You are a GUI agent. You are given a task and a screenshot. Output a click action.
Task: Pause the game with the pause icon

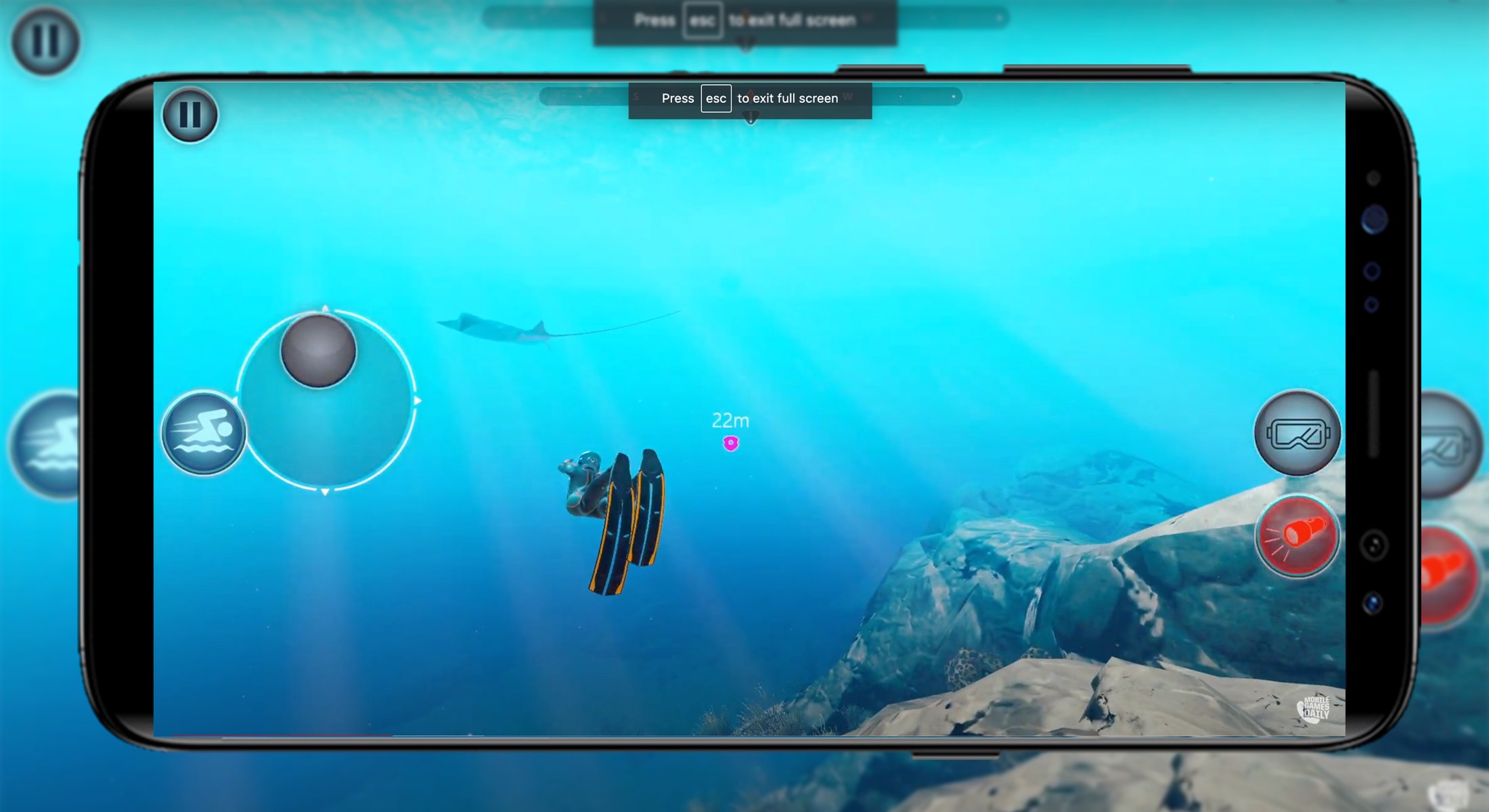(x=190, y=115)
